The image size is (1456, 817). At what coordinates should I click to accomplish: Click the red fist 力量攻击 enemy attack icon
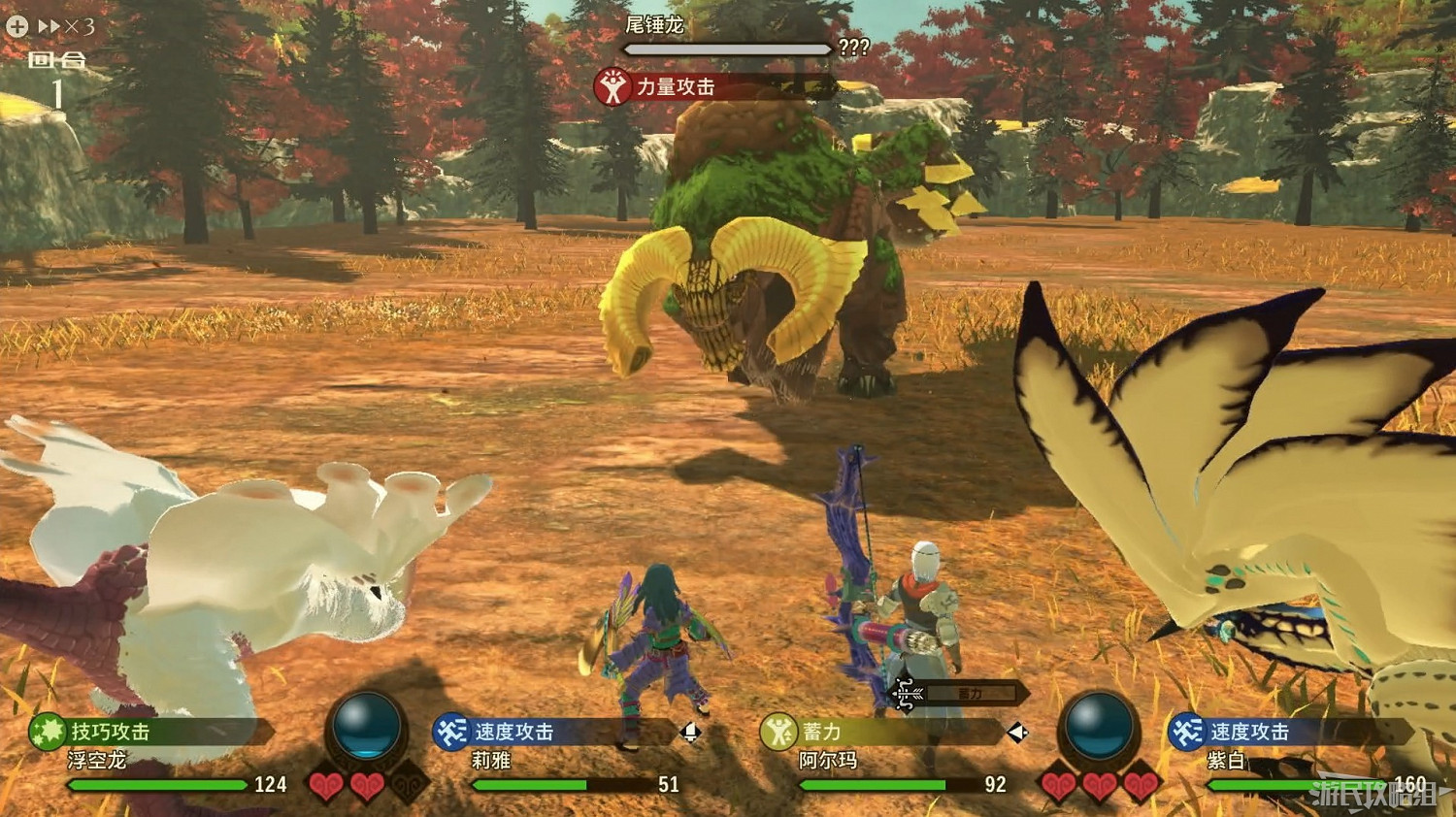[612, 86]
